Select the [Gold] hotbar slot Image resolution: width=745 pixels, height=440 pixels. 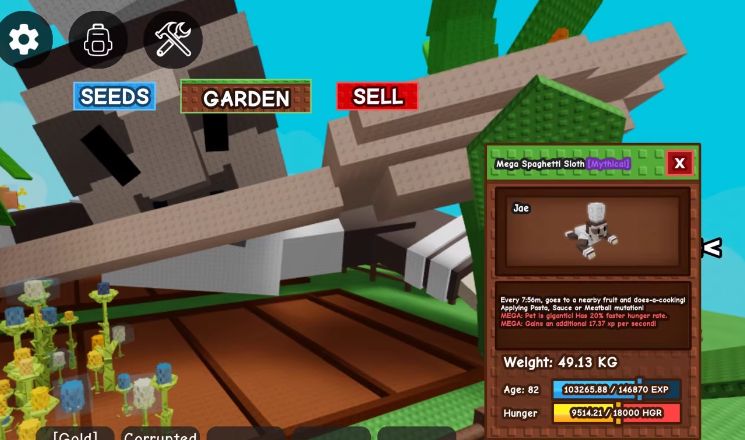(x=75, y=435)
